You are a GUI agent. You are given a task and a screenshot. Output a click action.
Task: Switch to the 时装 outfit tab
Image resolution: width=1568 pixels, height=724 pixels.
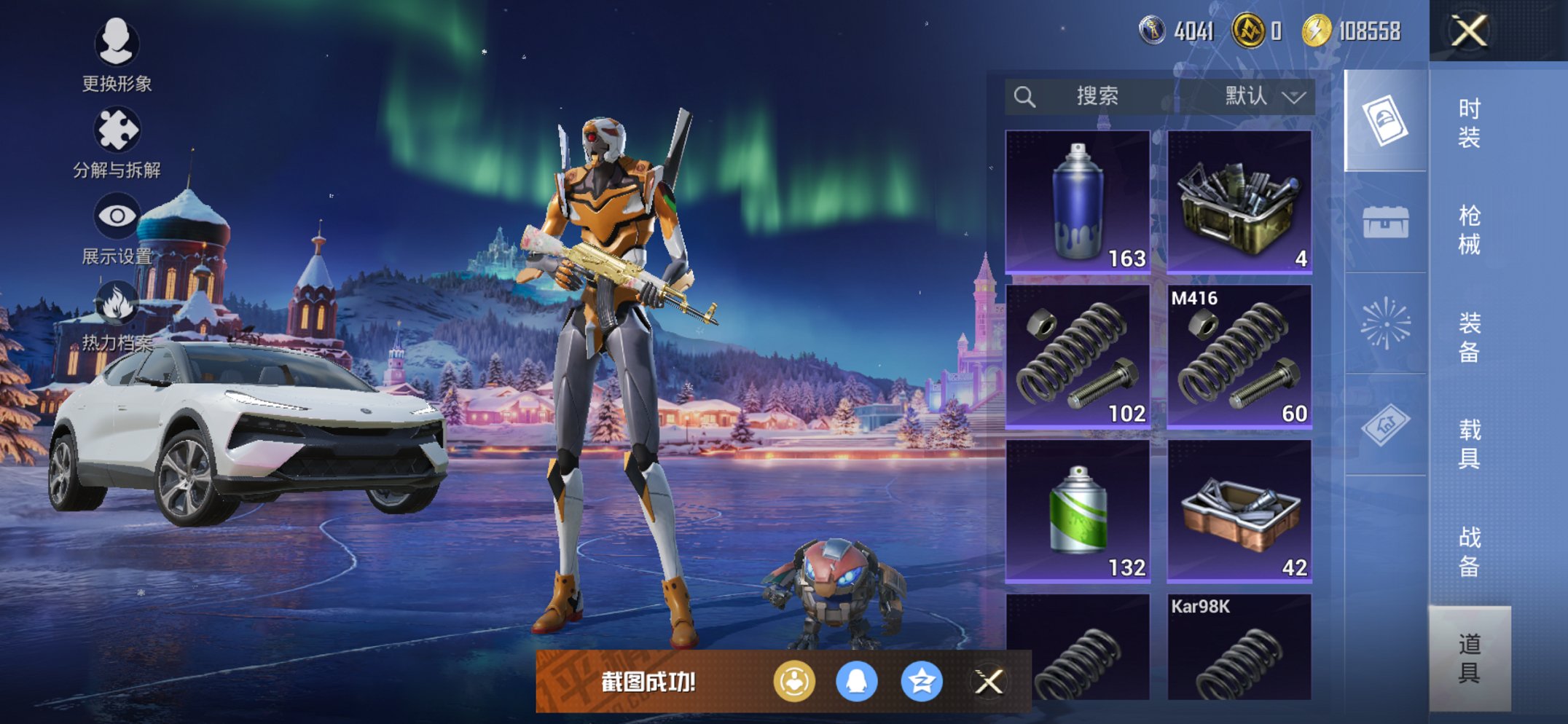1469,122
